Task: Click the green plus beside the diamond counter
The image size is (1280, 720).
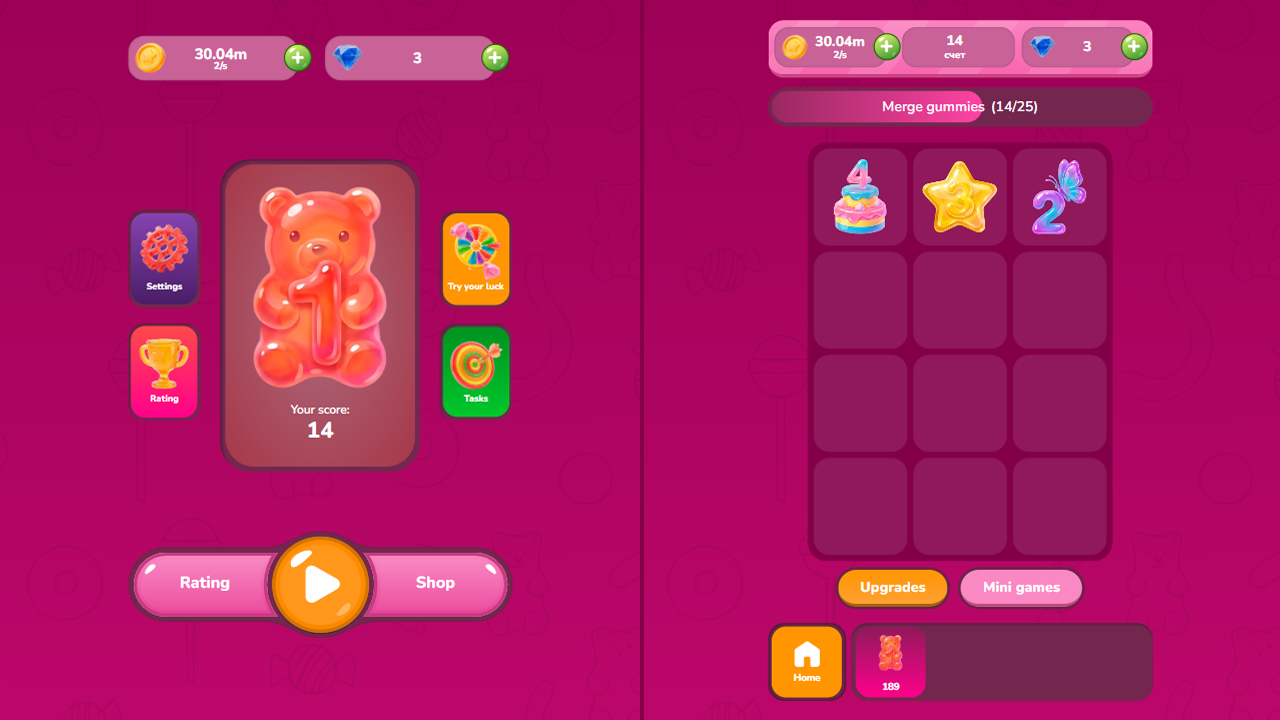Action: (494, 58)
